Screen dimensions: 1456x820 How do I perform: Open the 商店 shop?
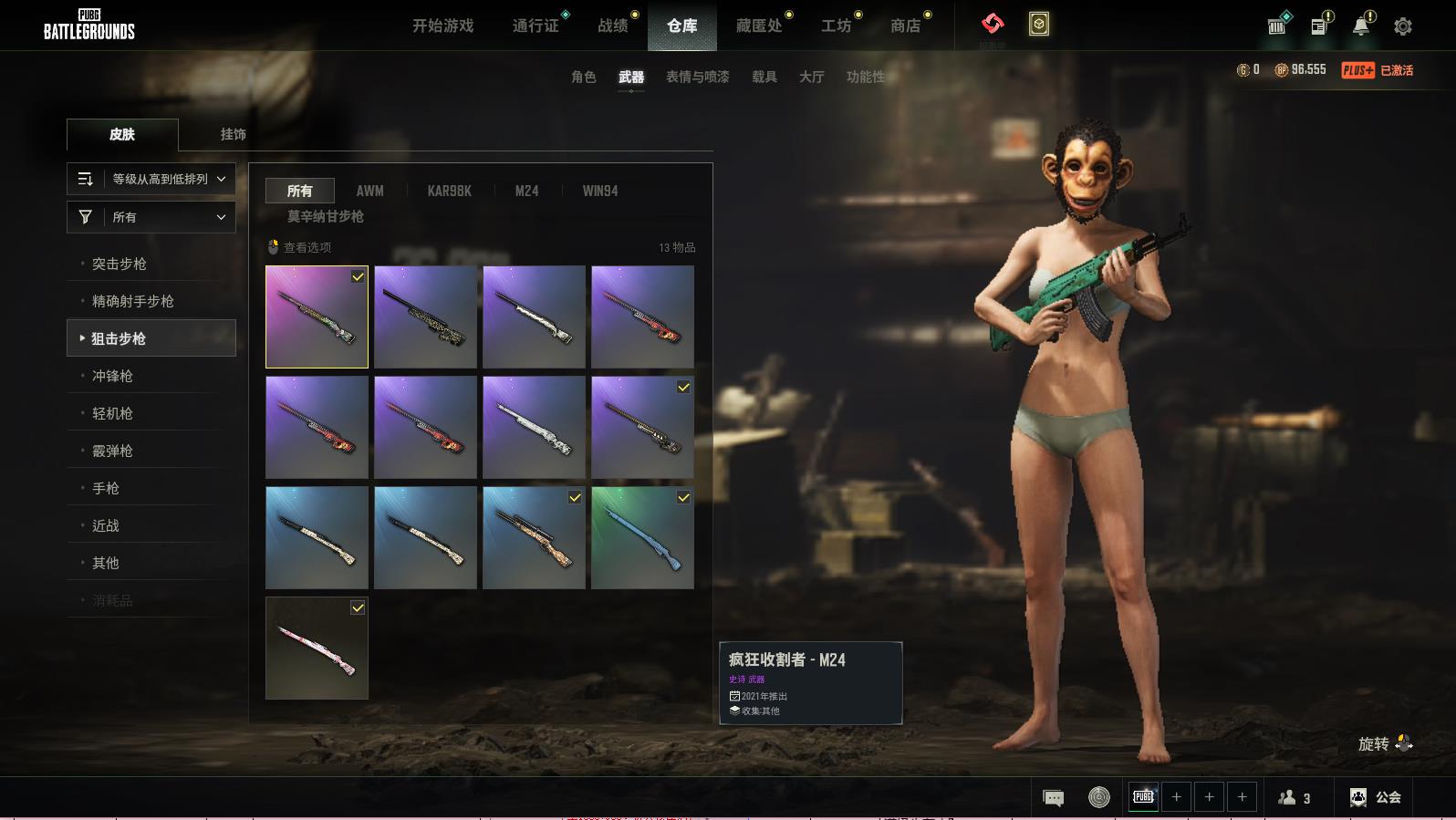905,26
